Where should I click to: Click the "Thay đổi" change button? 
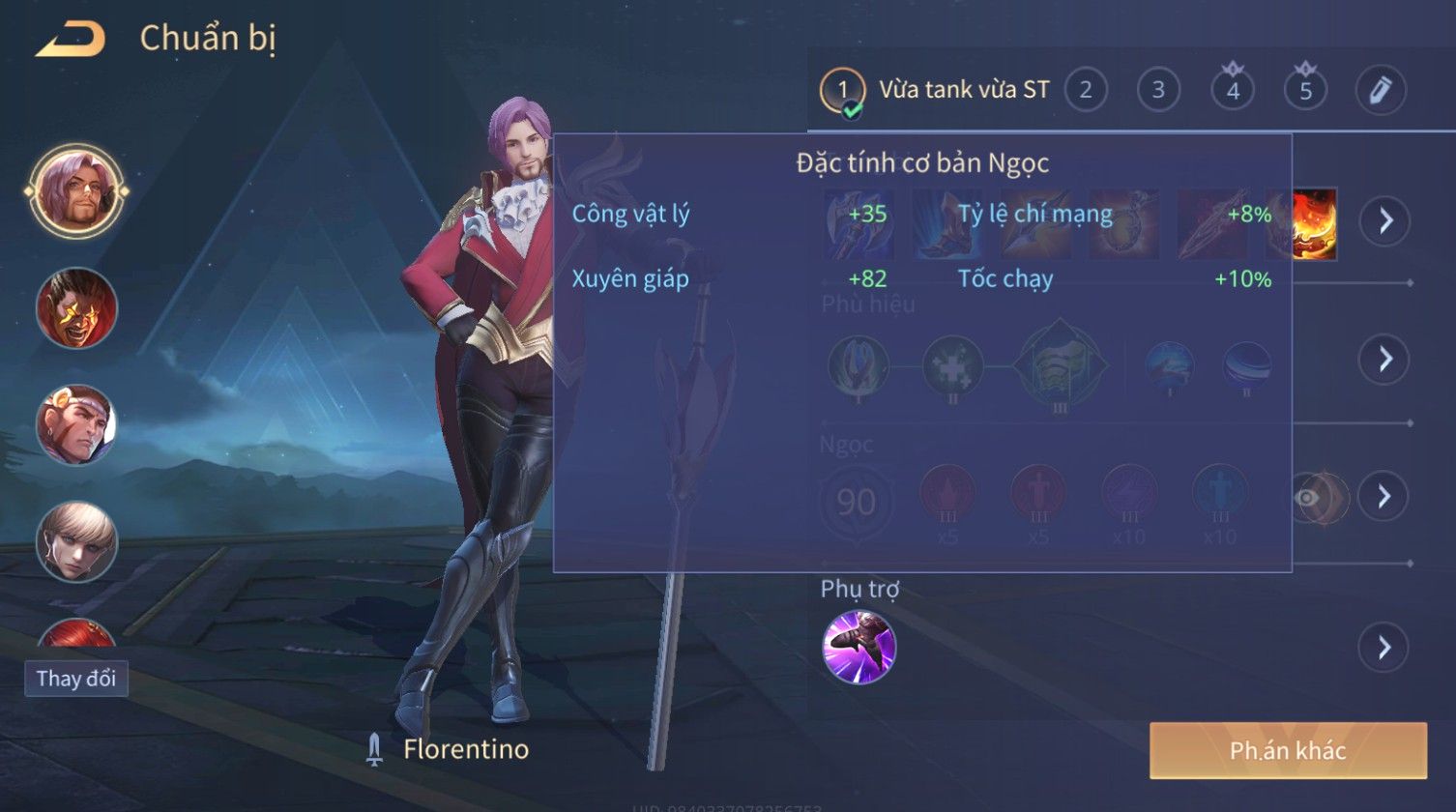click(x=76, y=679)
